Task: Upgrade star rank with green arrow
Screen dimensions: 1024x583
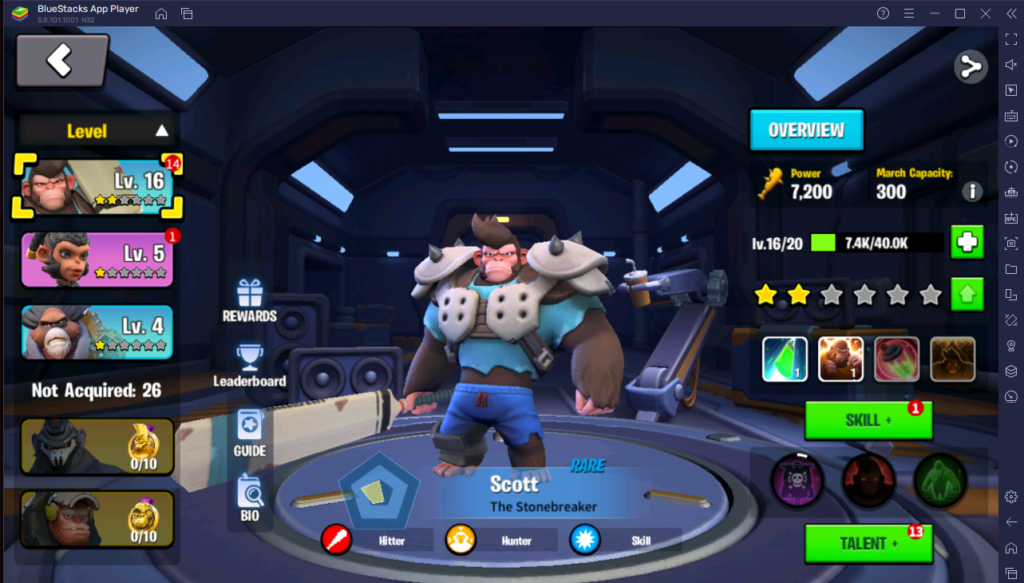Action: 967,294
